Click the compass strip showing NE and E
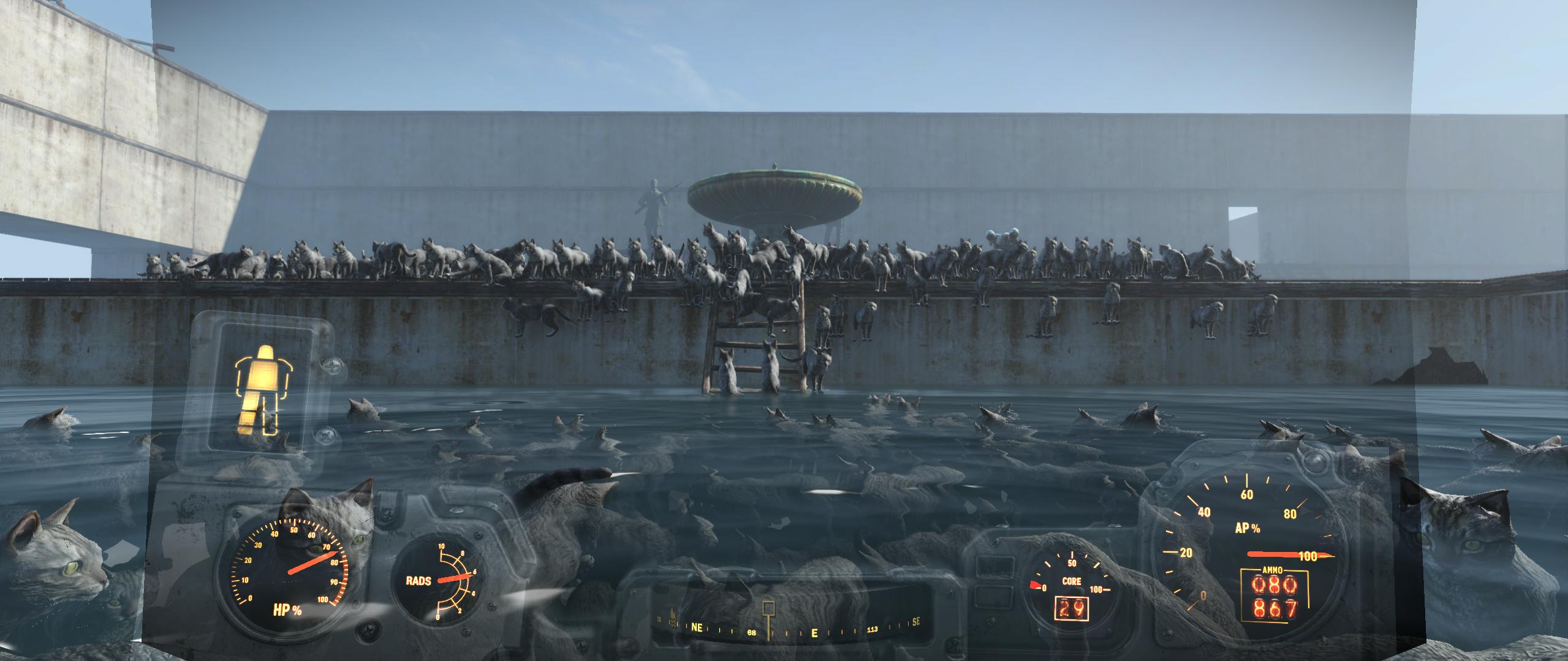Screen dimensions: 1568x661 click(x=790, y=628)
